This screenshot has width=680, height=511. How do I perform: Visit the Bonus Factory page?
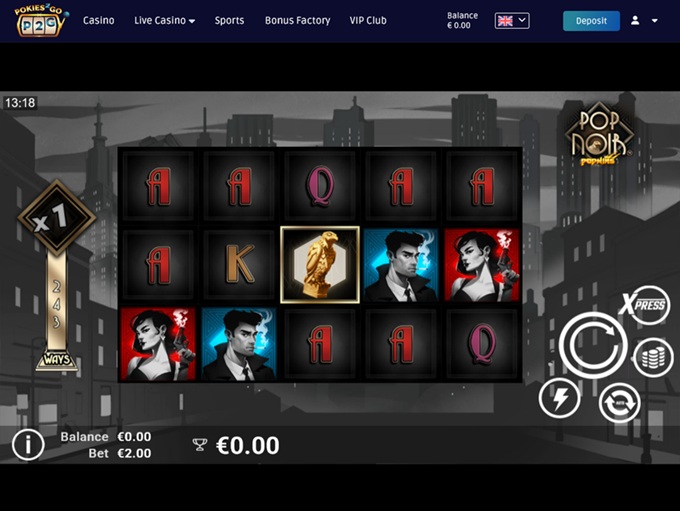[297, 20]
